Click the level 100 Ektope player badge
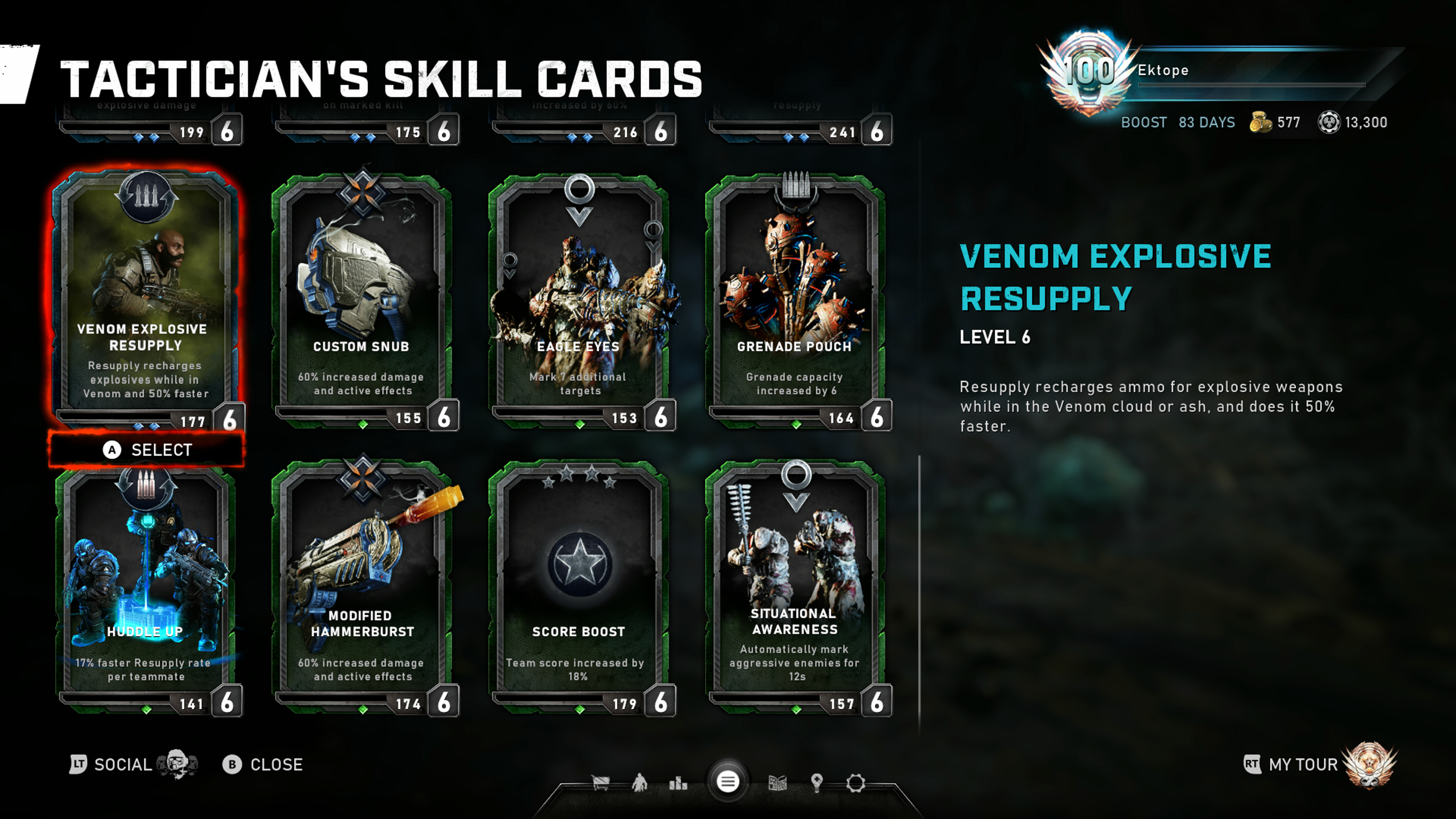1456x819 pixels. [x=1089, y=72]
